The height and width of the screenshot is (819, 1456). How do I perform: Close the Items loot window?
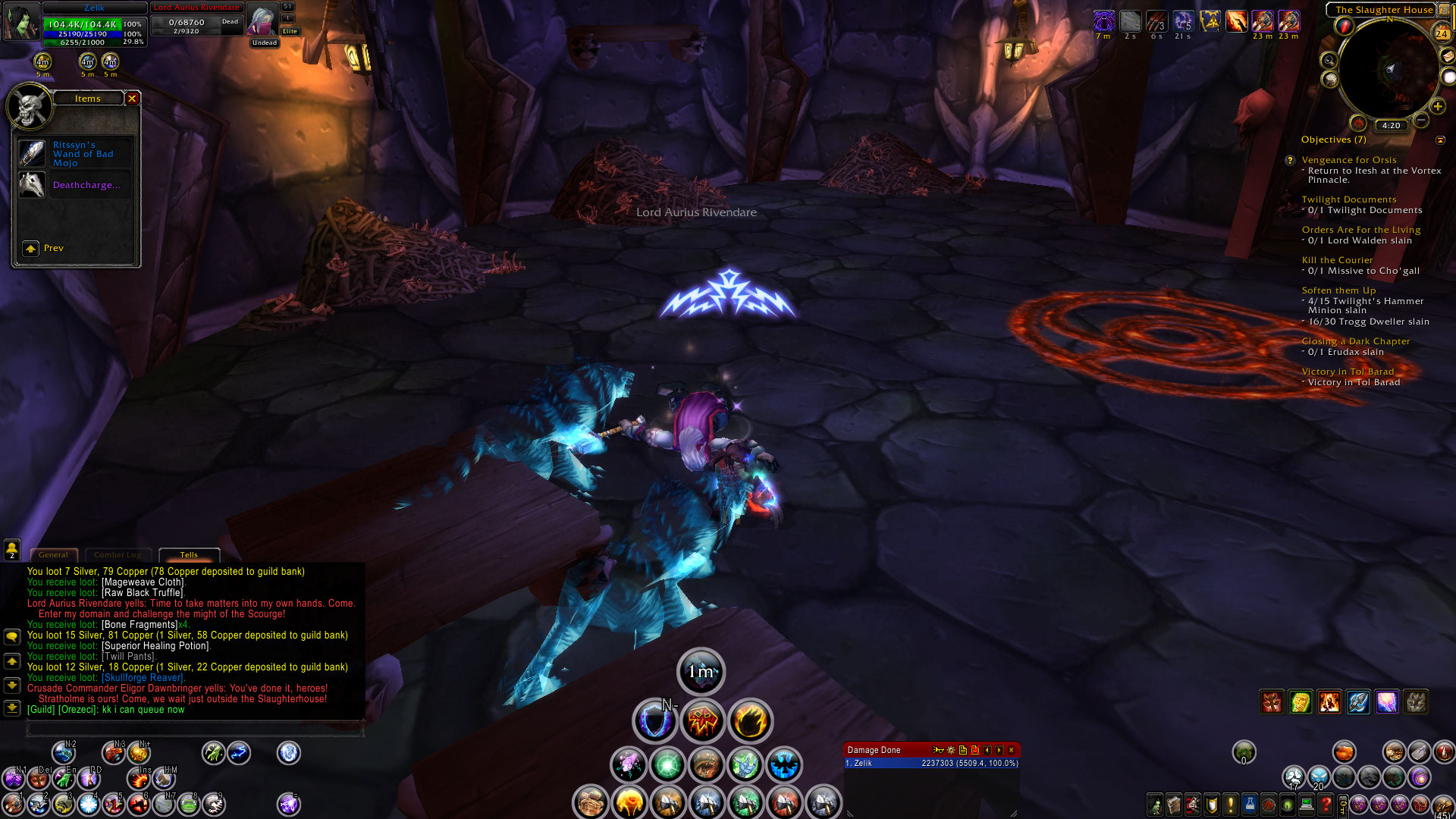click(132, 99)
